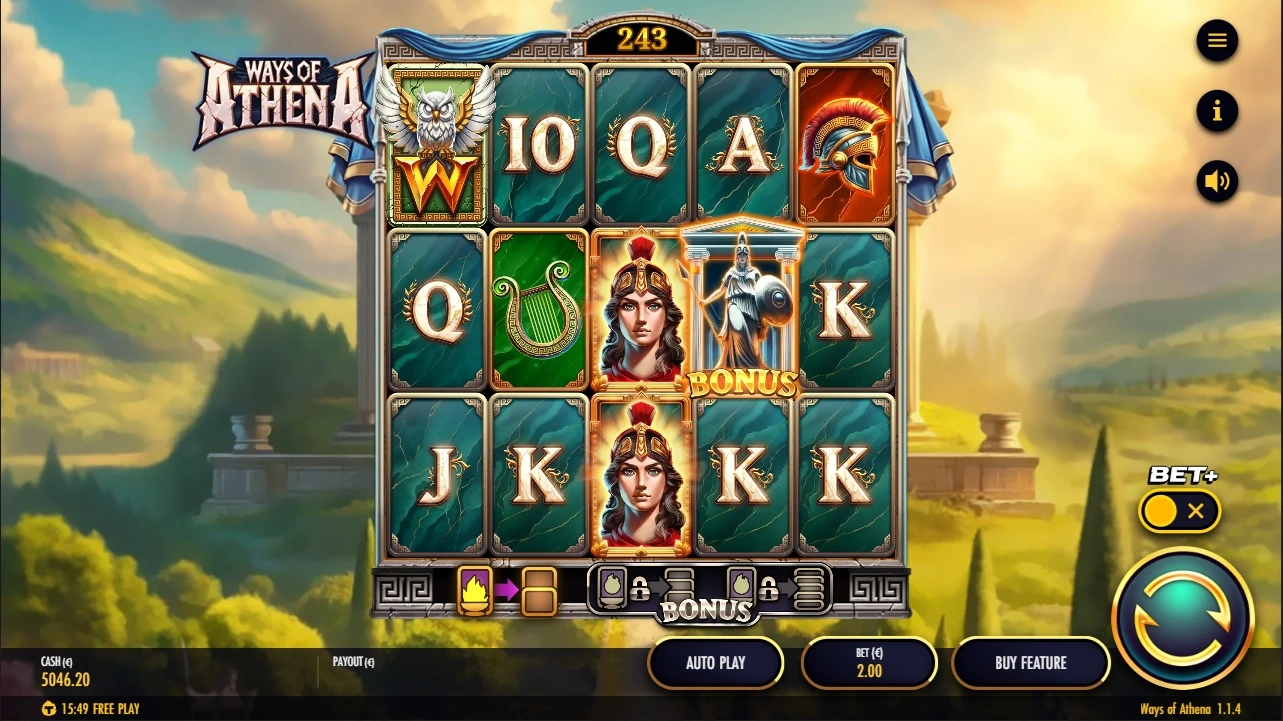Spin the reels
This screenshot has height=721, width=1283.
click(1182, 617)
